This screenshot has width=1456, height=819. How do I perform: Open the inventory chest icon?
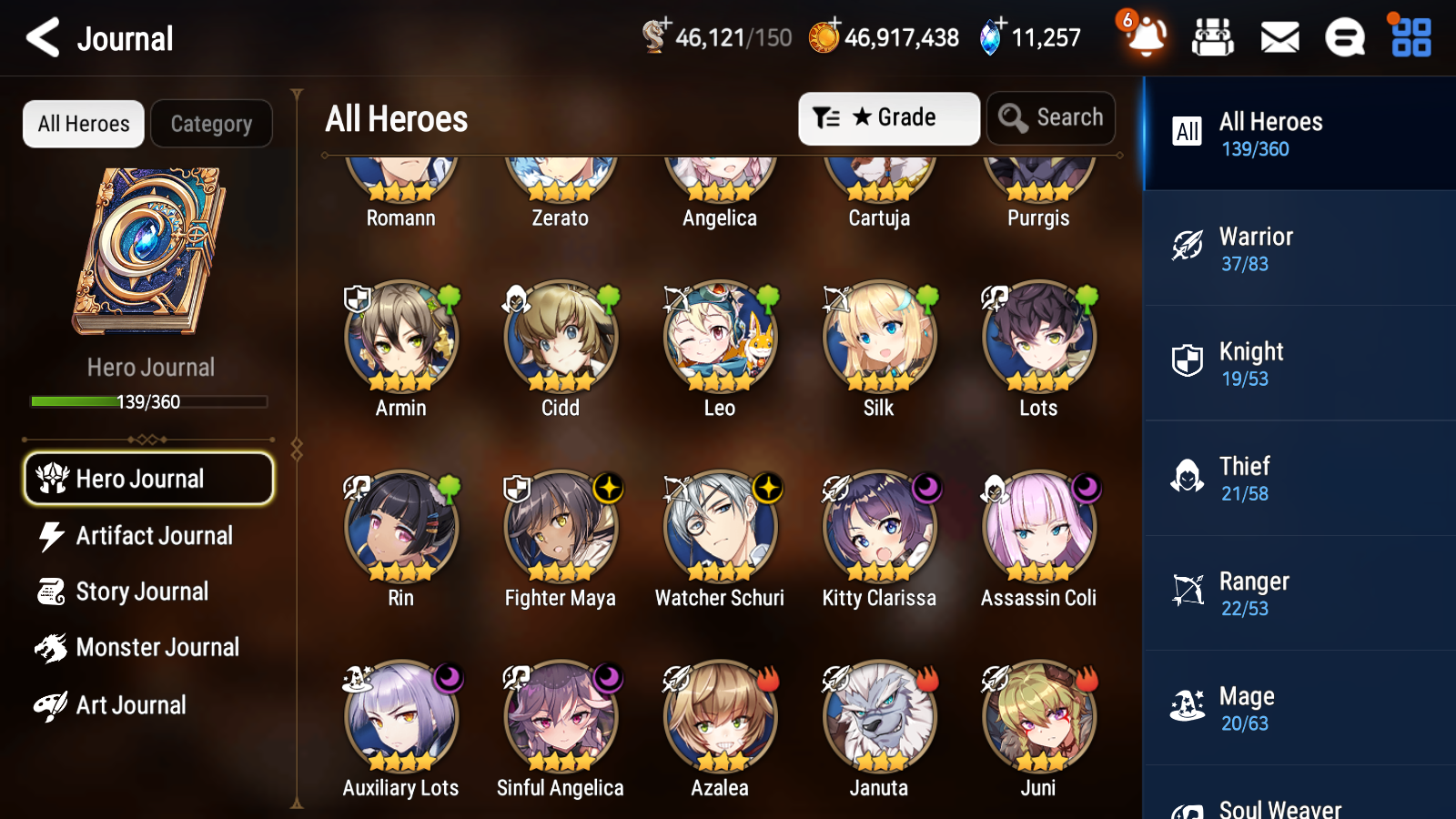click(x=1213, y=38)
